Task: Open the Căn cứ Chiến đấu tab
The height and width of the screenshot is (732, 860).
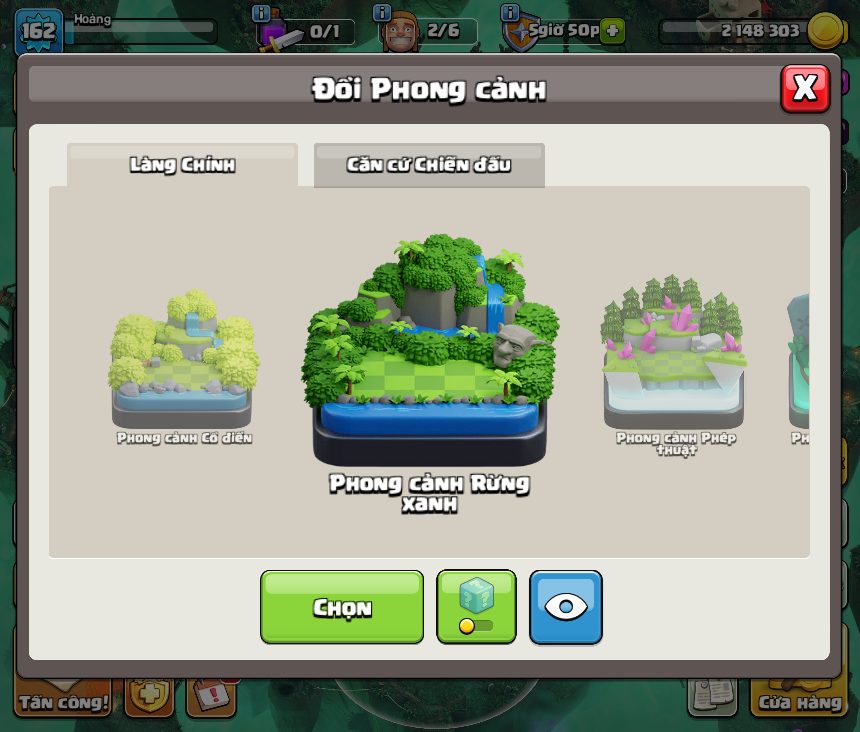Action: click(x=429, y=165)
